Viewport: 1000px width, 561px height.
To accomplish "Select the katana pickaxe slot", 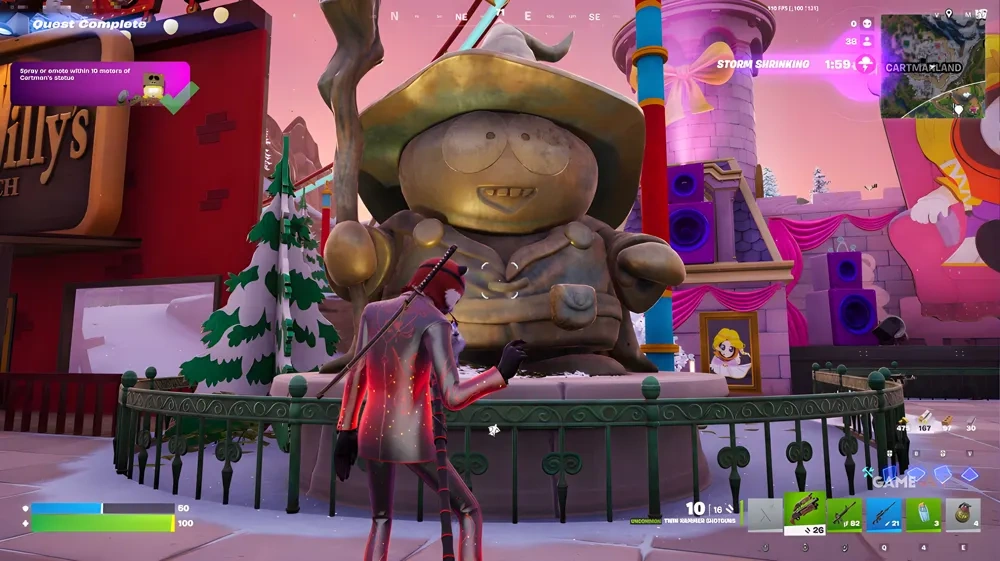I will click(765, 514).
